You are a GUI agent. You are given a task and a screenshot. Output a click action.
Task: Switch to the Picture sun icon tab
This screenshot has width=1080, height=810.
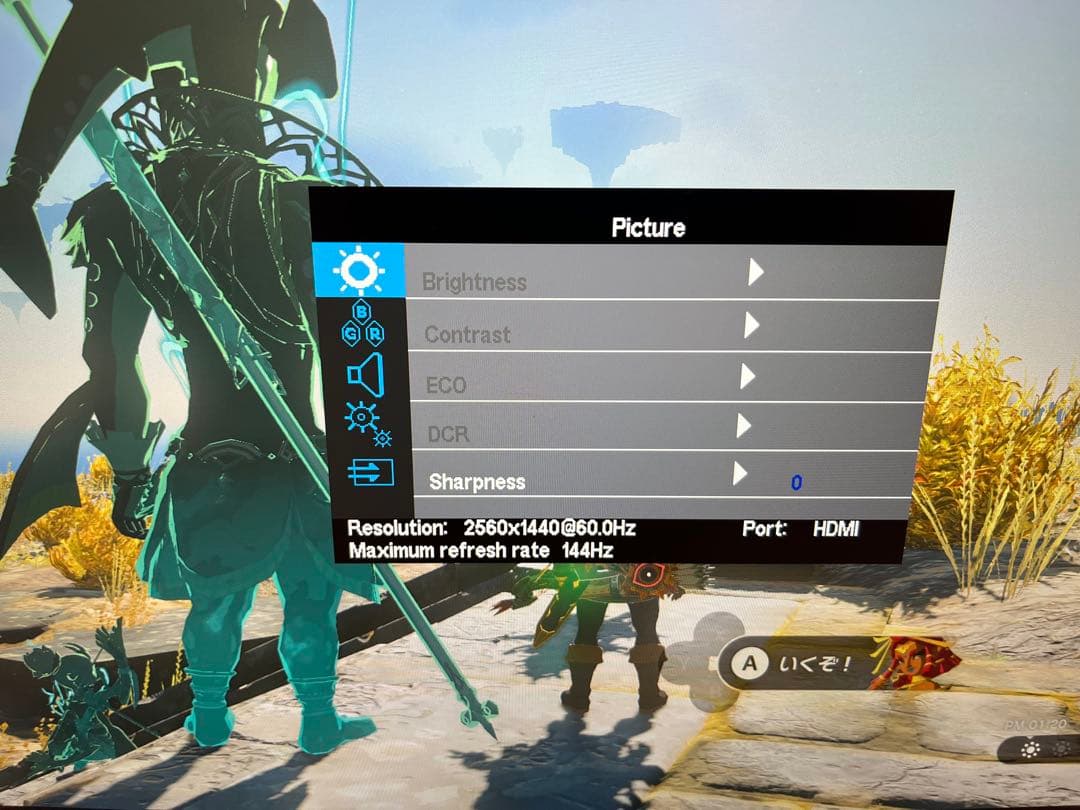coord(359,270)
